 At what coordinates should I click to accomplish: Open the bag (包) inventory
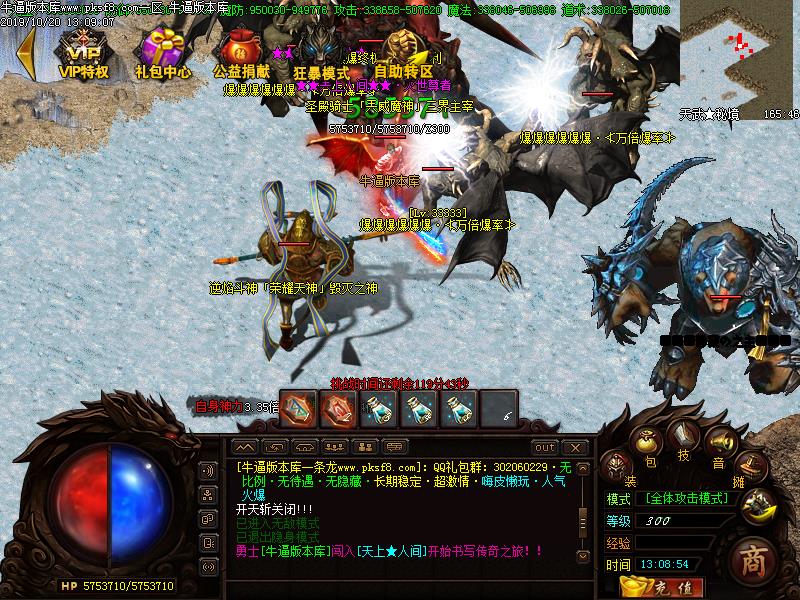[647, 443]
